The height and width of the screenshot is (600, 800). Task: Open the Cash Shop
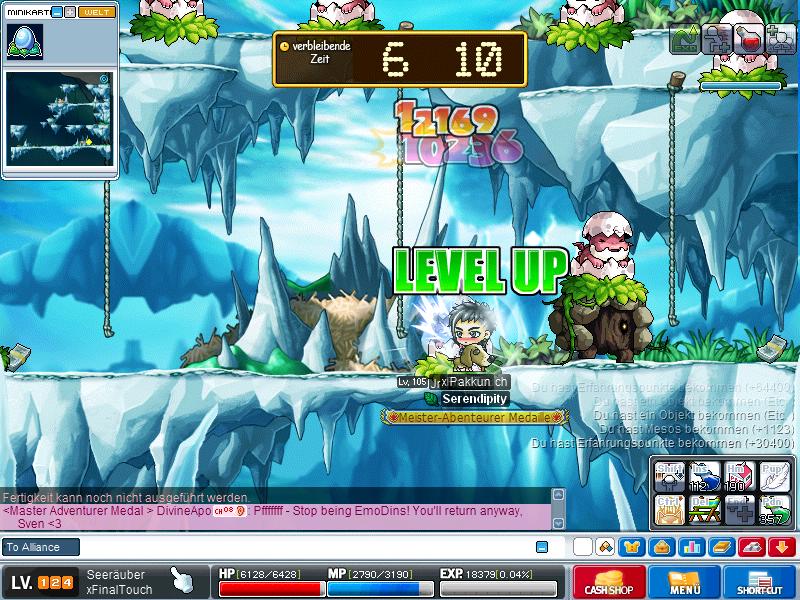click(608, 582)
